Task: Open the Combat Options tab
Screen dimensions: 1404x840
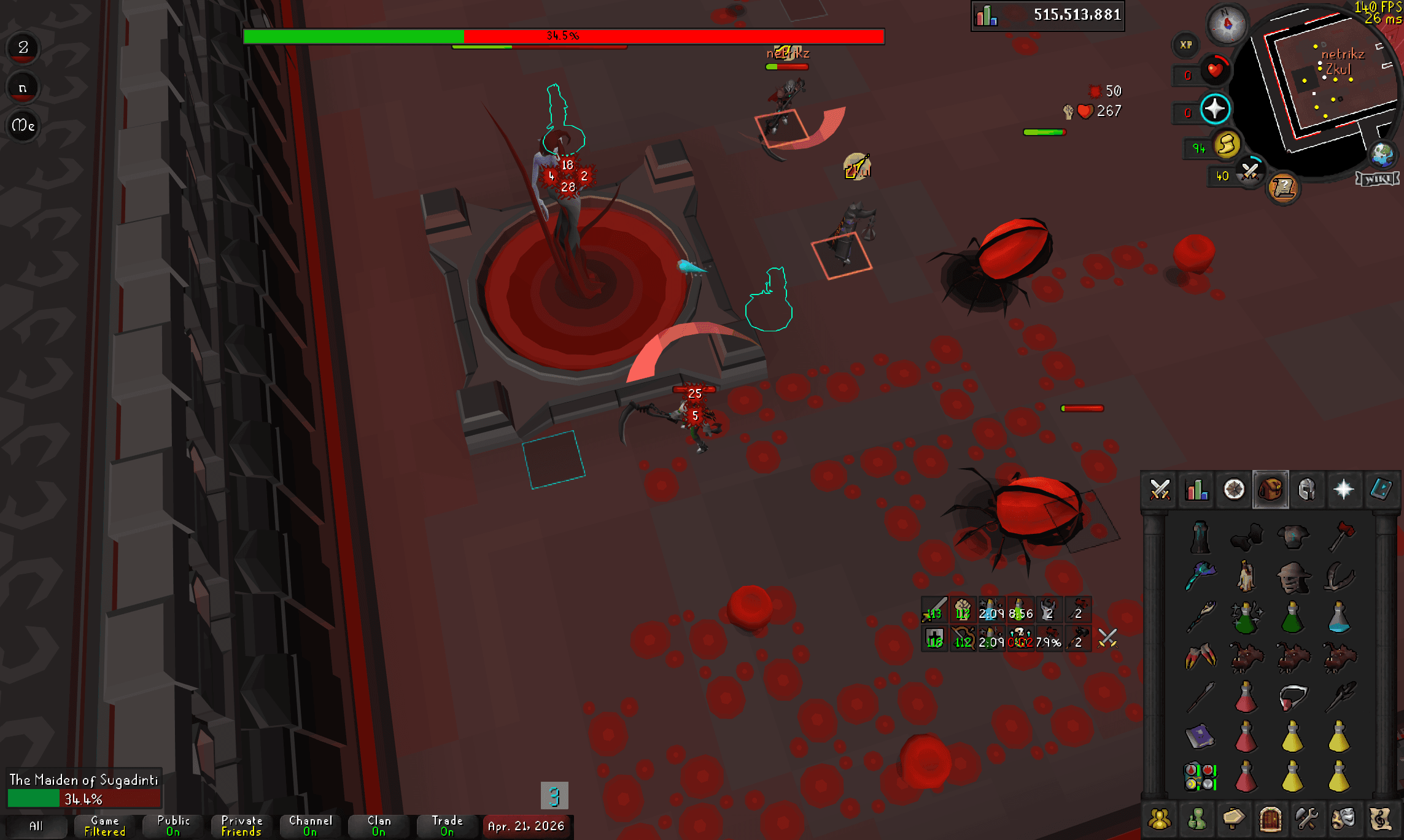Action: (1160, 491)
